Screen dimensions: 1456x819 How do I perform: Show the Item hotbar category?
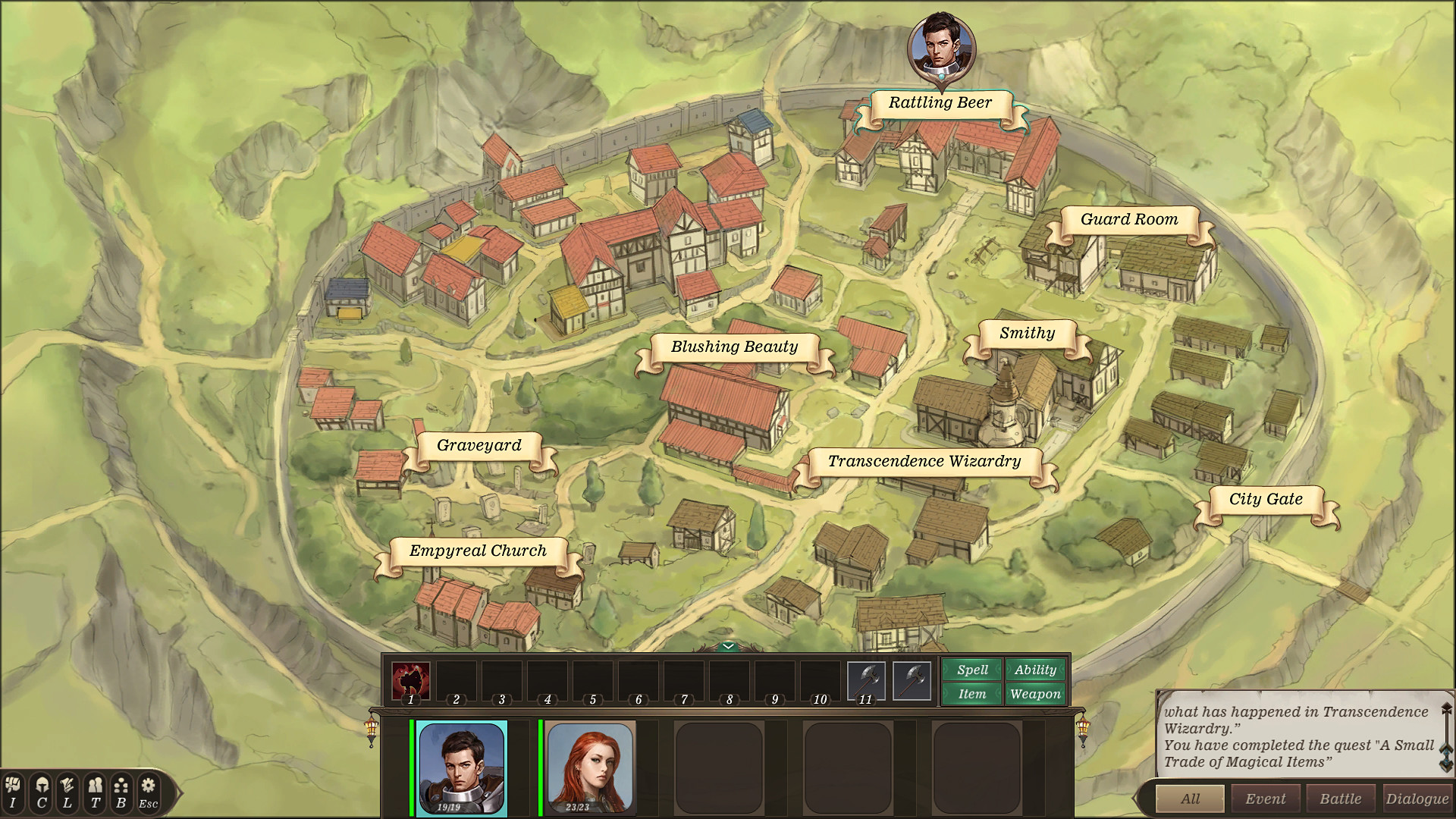point(972,694)
